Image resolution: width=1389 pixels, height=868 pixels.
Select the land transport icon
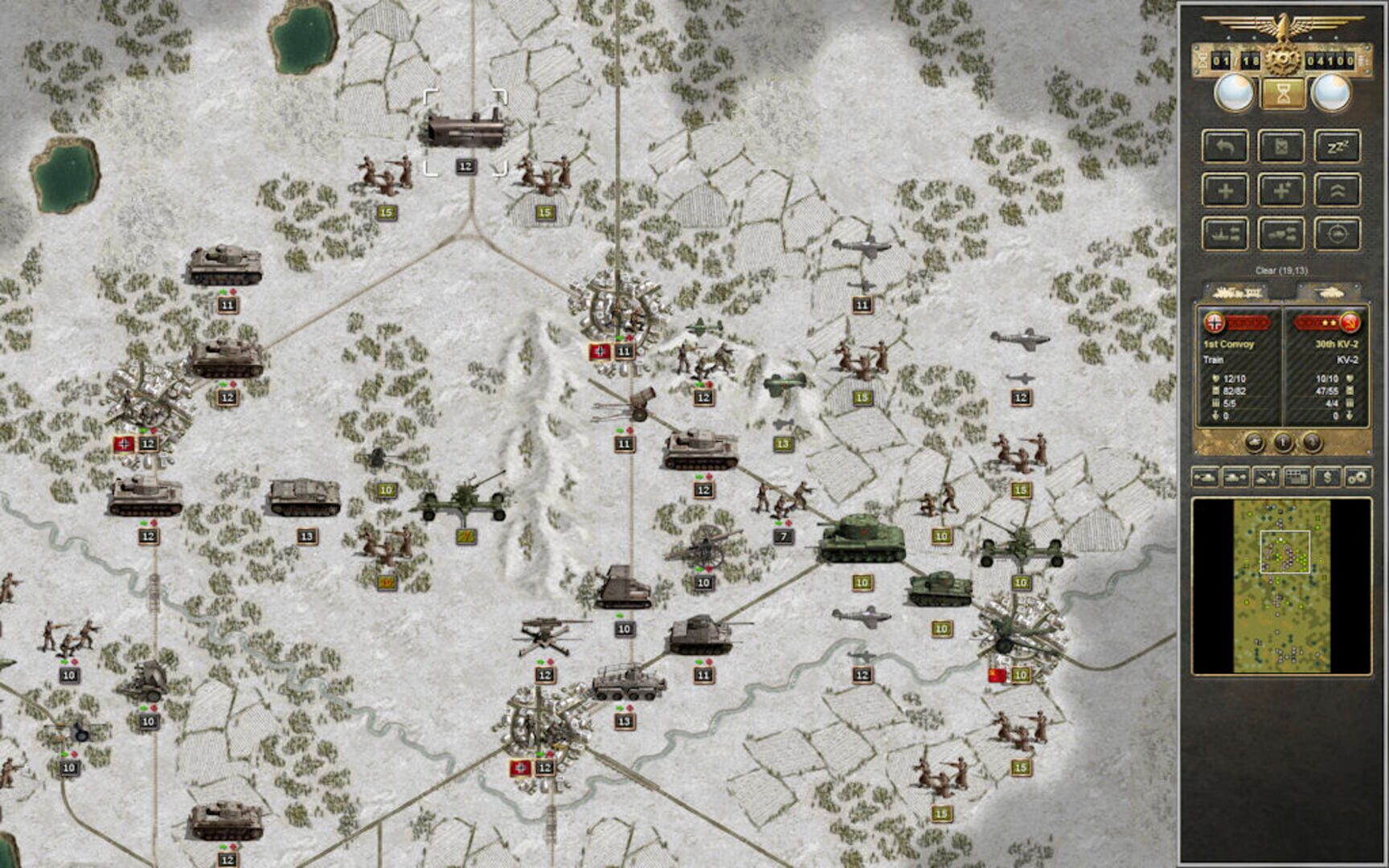tap(1282, 234)
